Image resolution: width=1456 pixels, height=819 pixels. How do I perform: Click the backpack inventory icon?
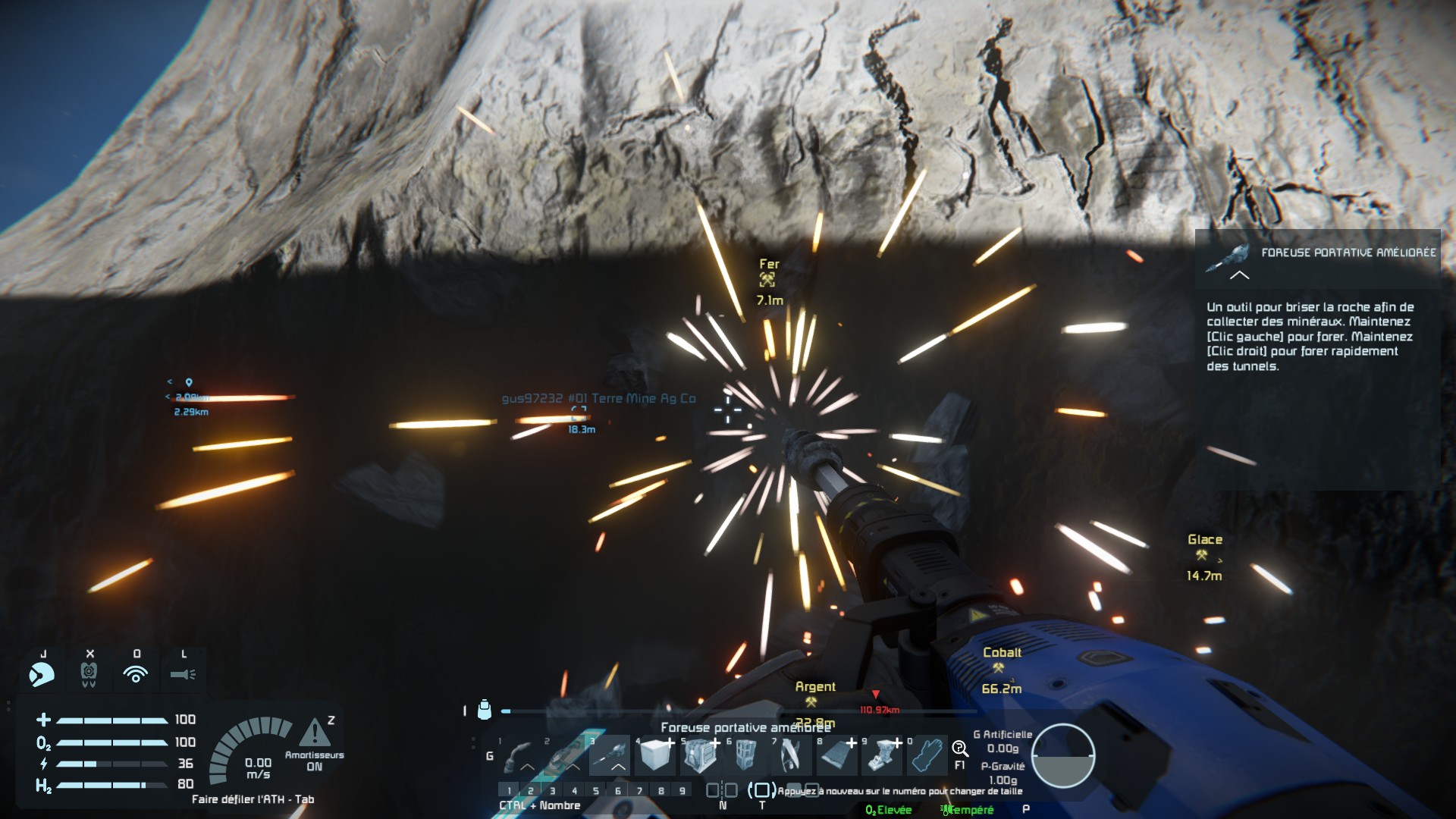tap(485, 710)
